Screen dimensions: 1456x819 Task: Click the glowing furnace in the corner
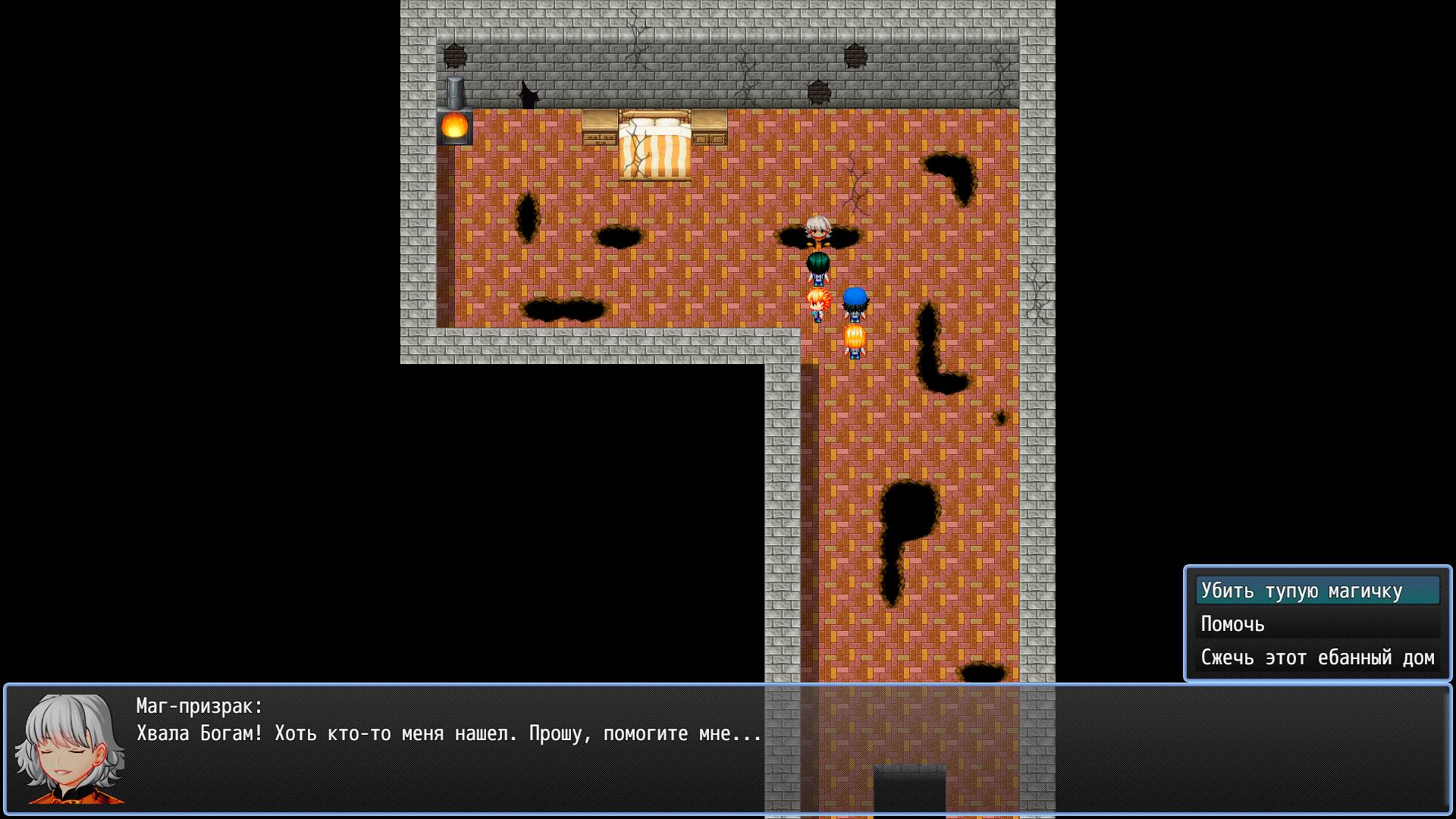click(455, 125)
